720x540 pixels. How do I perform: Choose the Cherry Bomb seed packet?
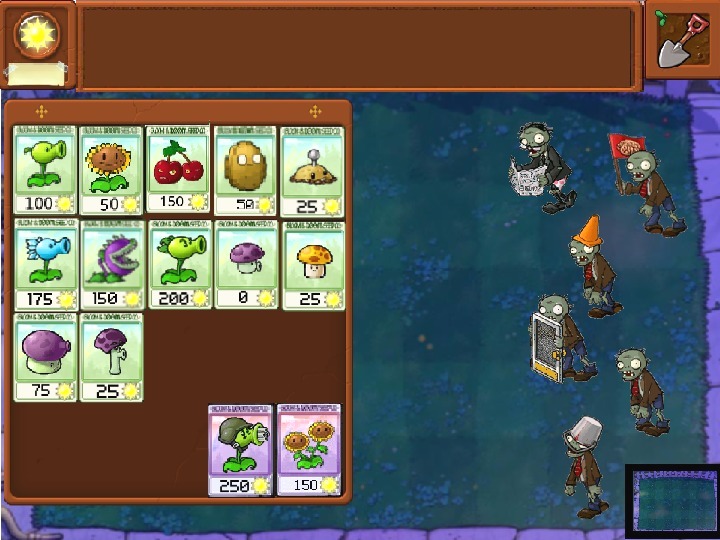coord(178,169)
